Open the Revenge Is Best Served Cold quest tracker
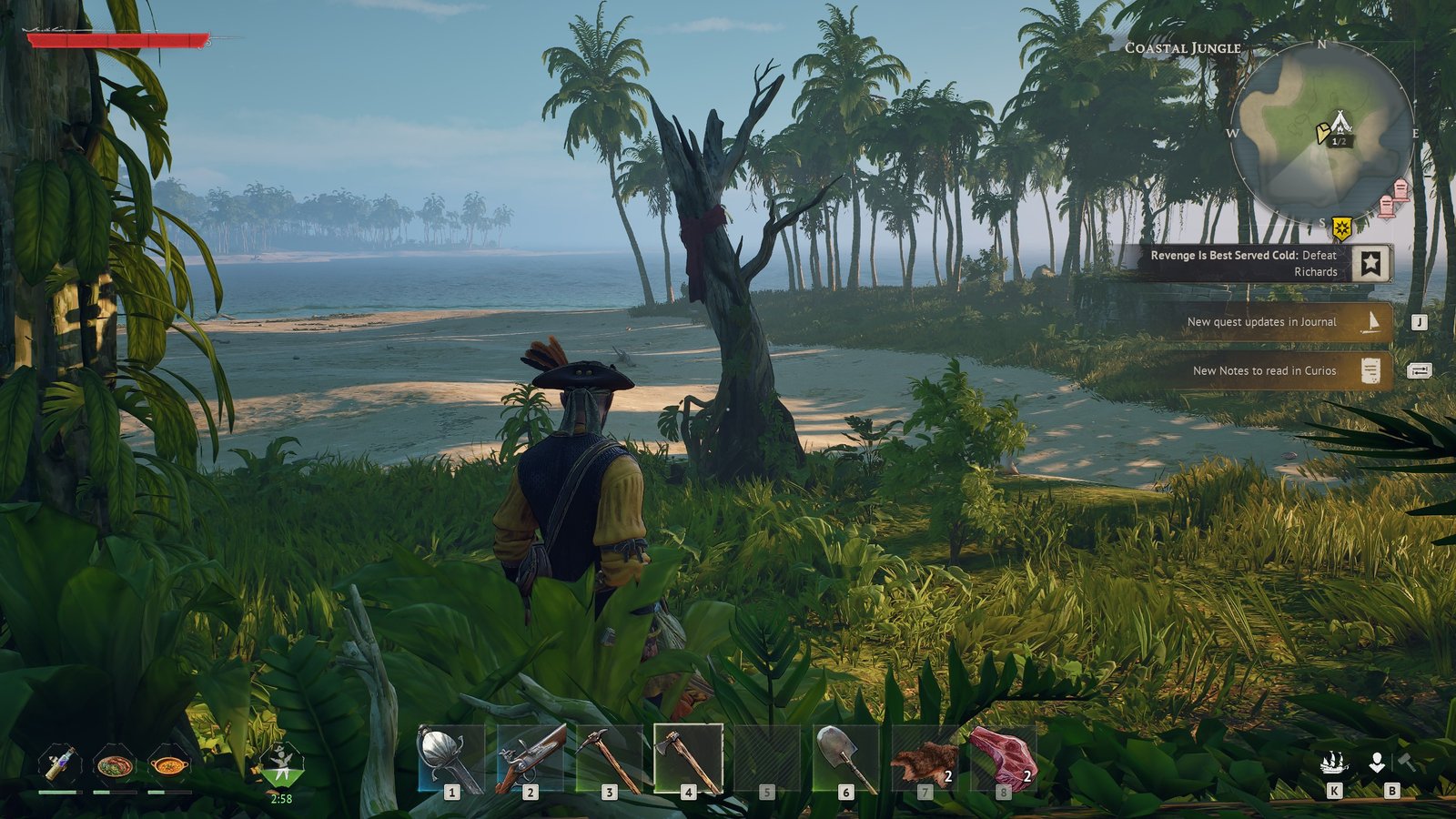This screenshot has height=819, width=1456. [1256, 263]
